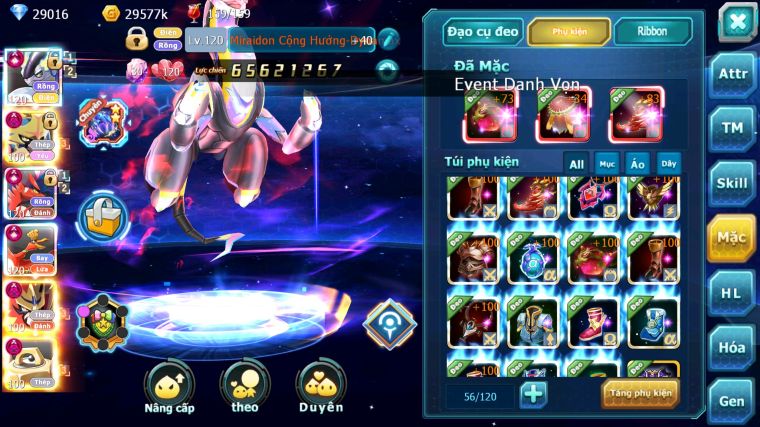Open the Phụ kiện tab
The width and height of the screenshot is (760, 427).
(x=567, y=31)
